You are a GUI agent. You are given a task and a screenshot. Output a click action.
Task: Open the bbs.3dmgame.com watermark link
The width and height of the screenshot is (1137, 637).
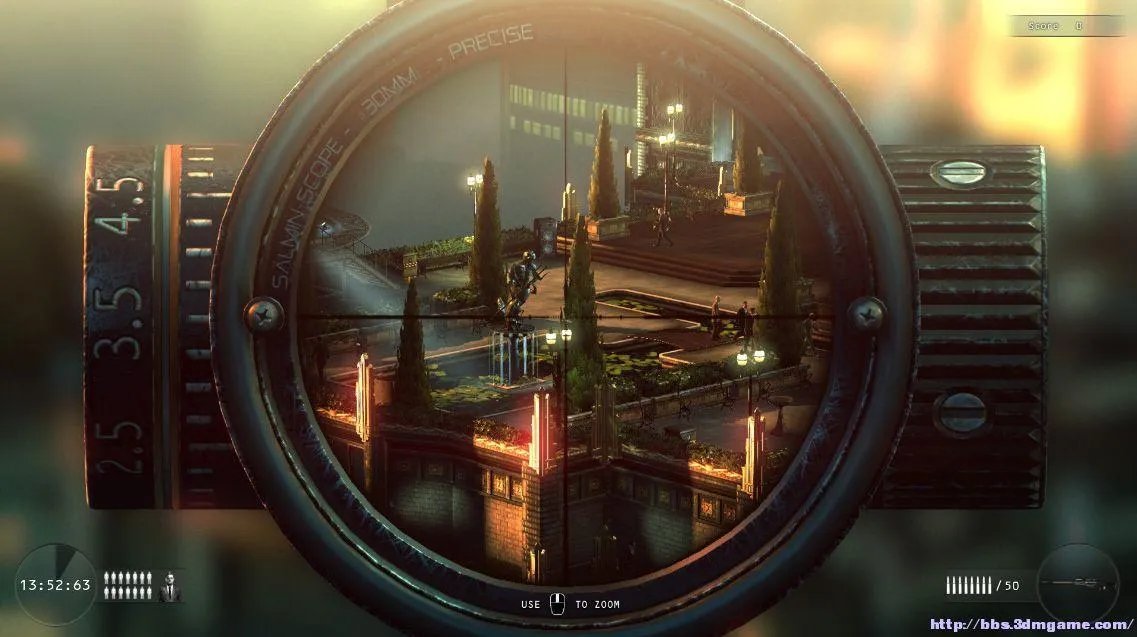1030,625
